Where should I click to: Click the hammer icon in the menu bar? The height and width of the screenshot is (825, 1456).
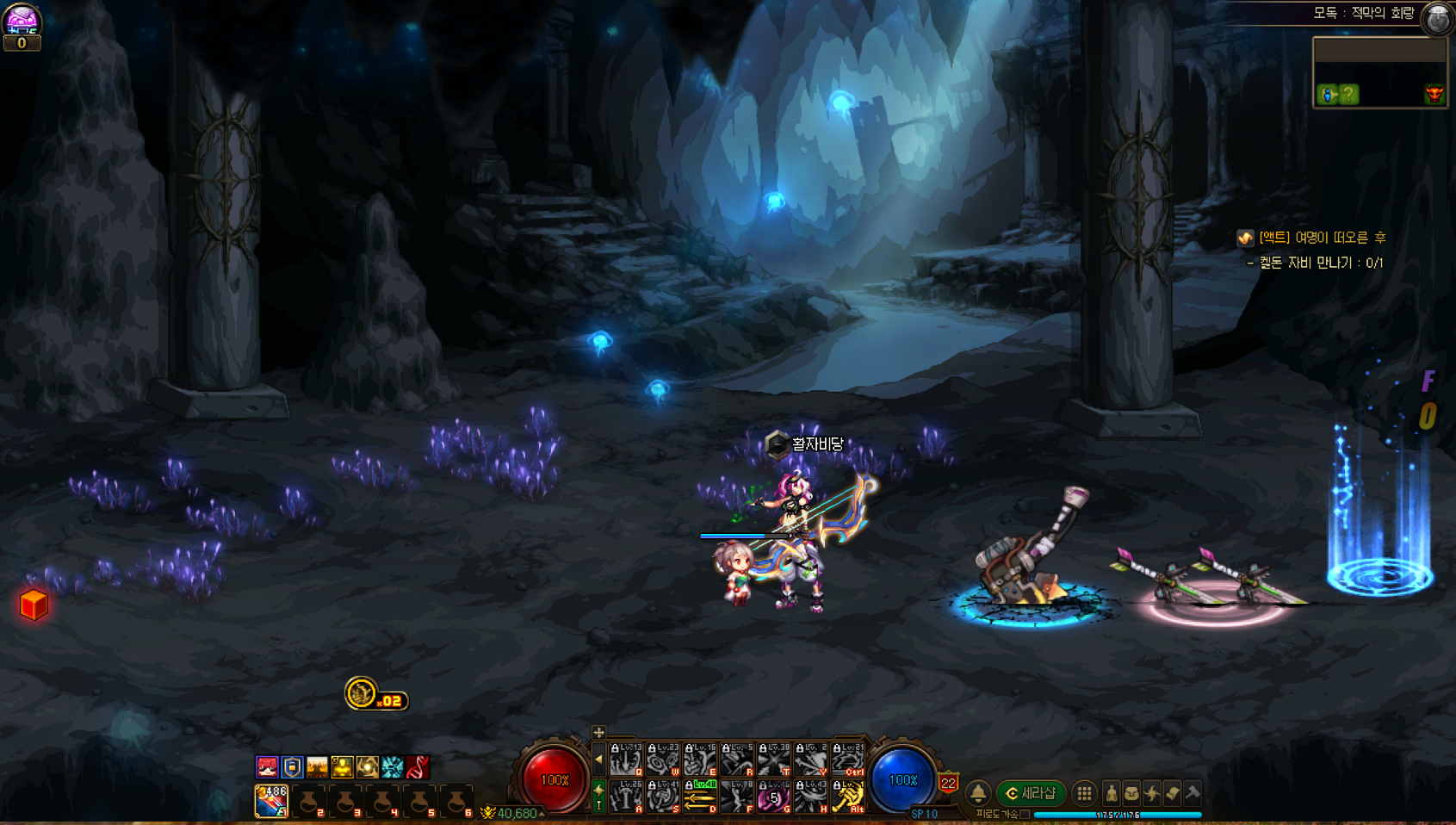1193,793
